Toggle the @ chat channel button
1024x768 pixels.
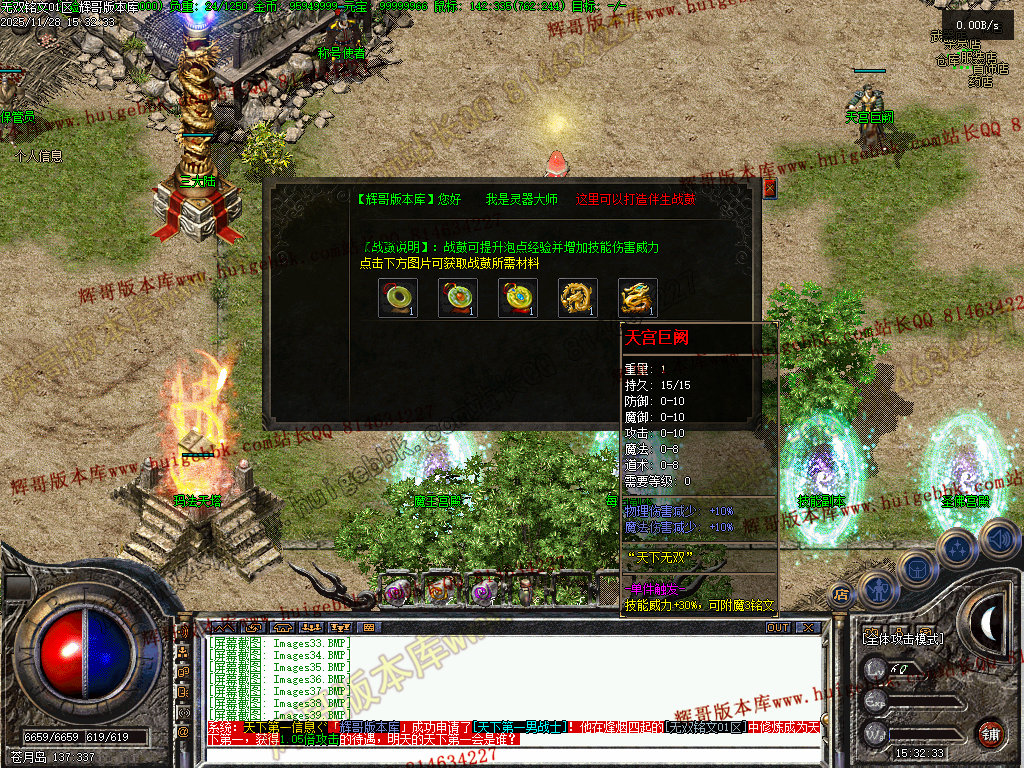[x=183, y=732]
